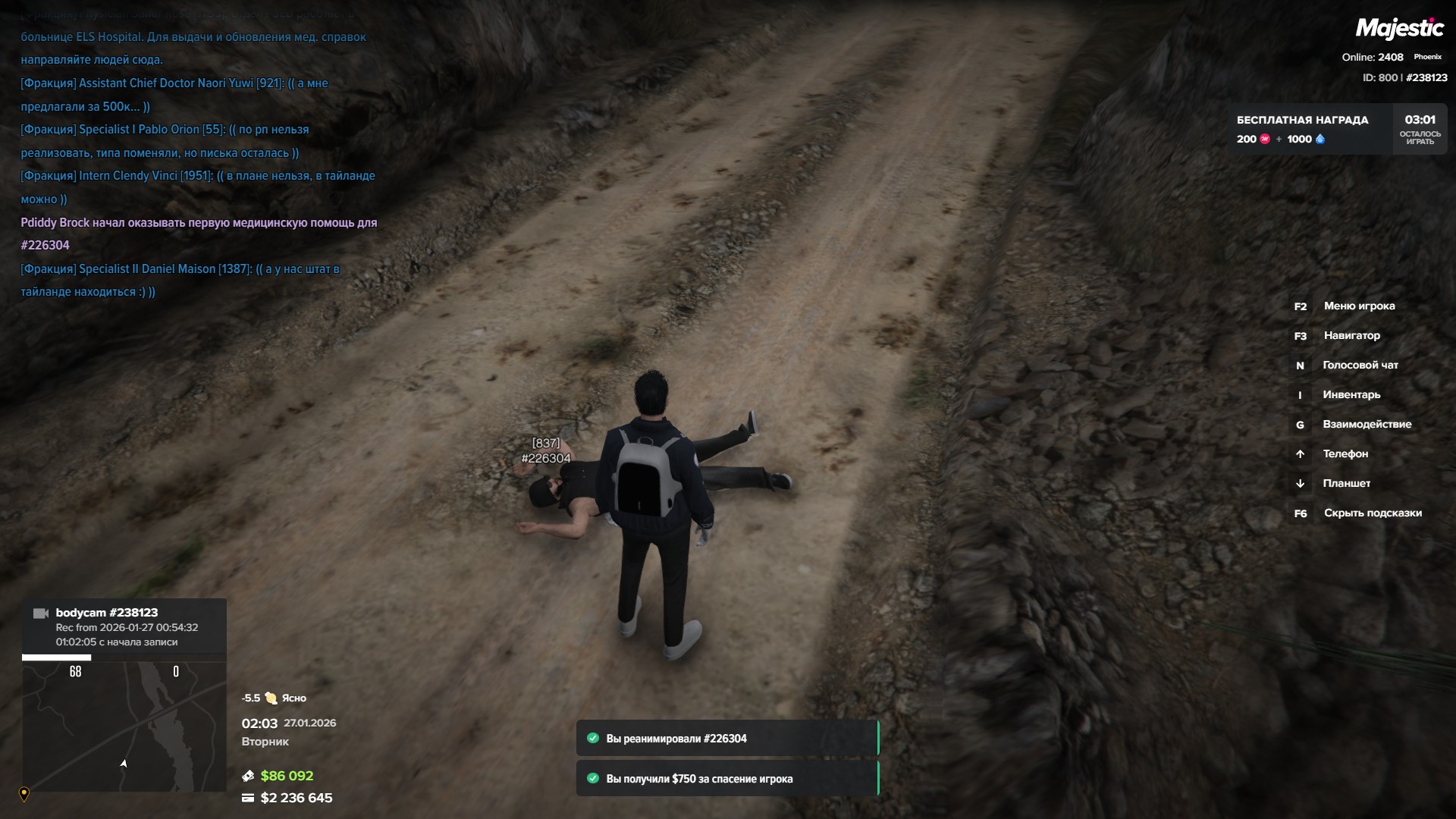Click the Majestic logo
Viewport: 1456px width, 819px height.
pyautogui.click(x=1399, y=29)
